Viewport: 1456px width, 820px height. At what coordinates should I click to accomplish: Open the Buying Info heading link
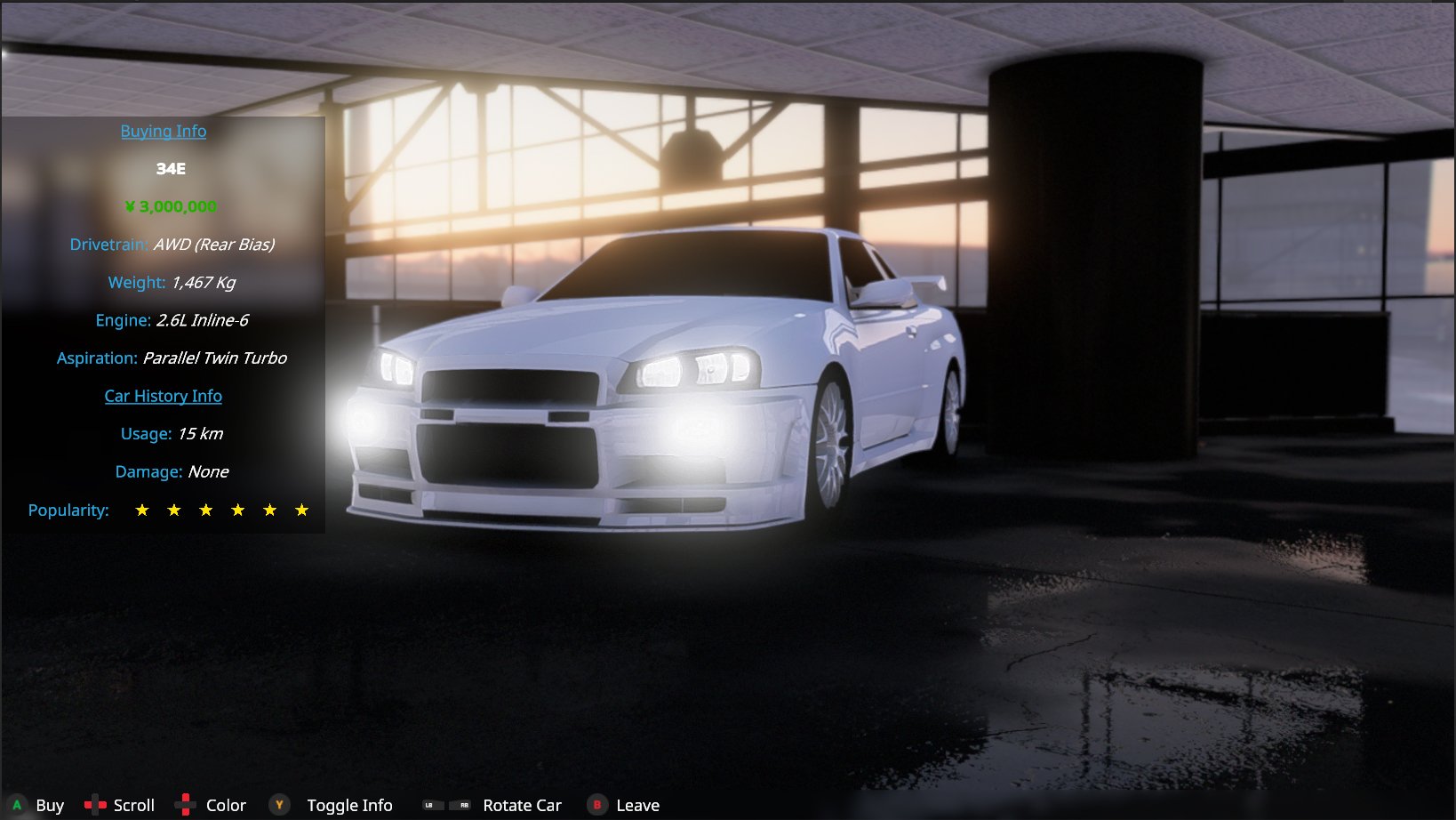pyautogui.click(x=164, y=132)
